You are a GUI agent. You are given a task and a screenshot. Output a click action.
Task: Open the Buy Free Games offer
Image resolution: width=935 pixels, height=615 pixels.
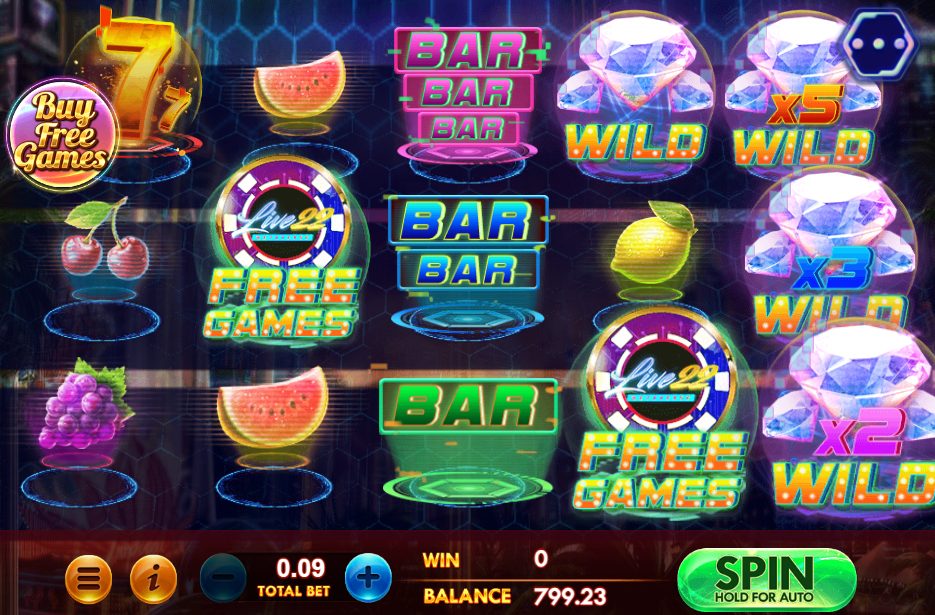click(62, 132)
